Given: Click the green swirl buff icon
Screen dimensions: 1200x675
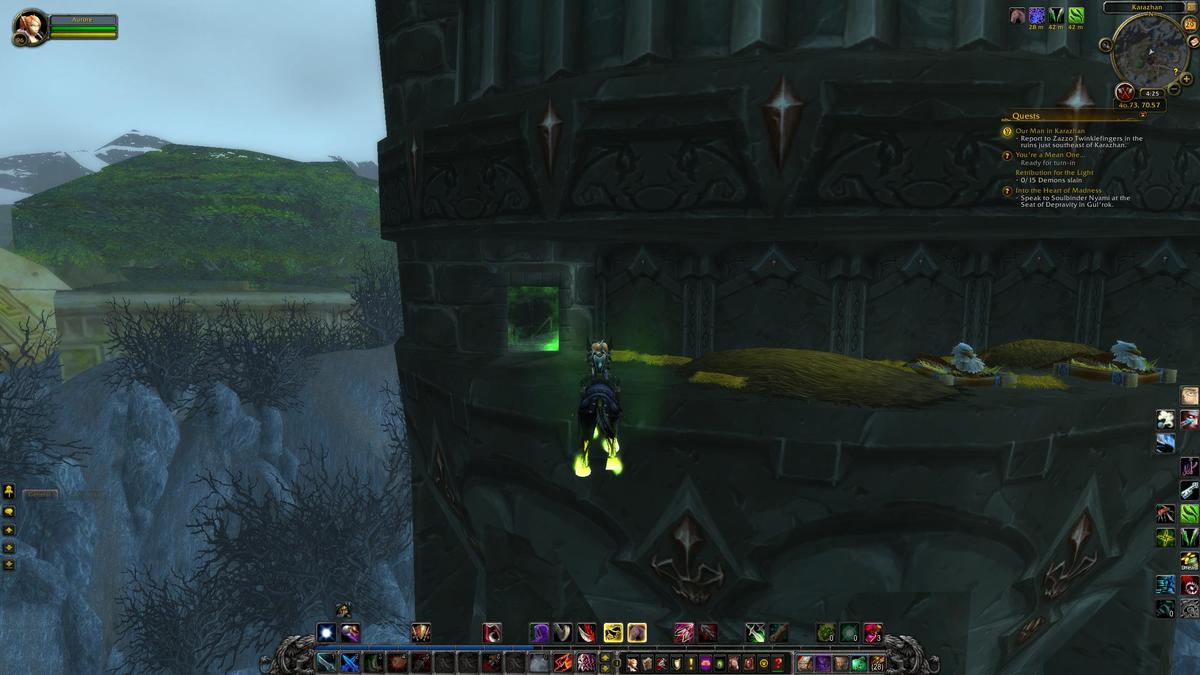Looking at the screenshot, I should 1076,15.
